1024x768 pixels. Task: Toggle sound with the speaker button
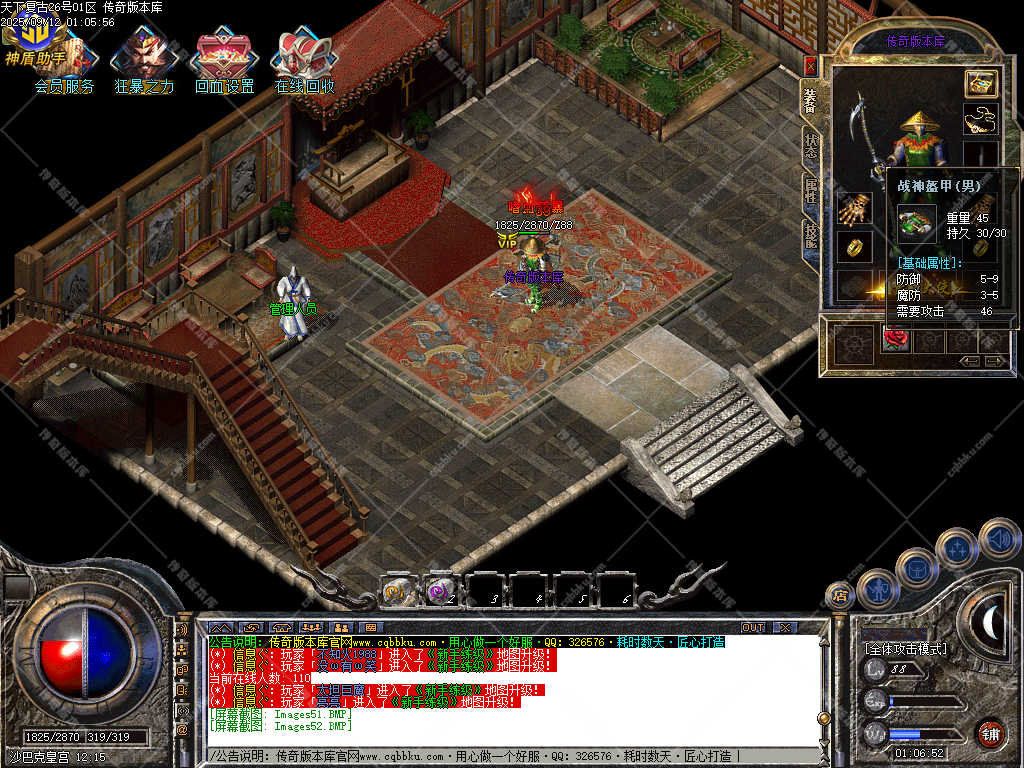pos(999,538)
